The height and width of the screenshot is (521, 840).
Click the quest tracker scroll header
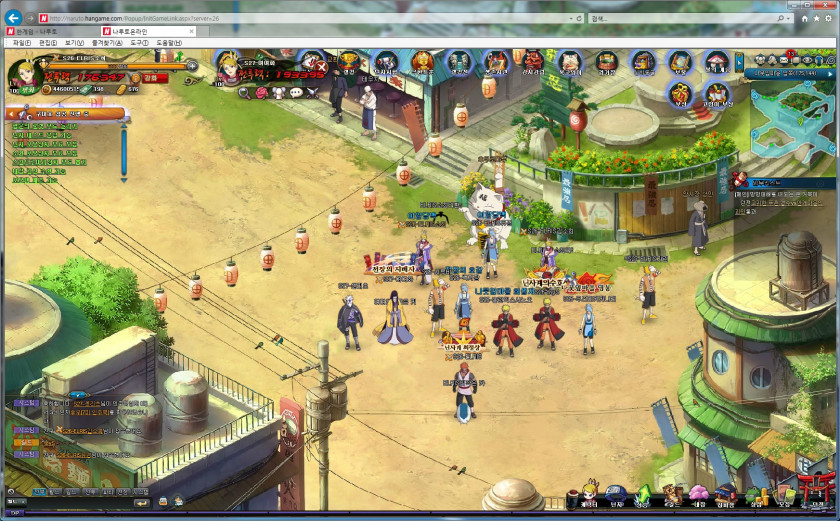point(65,114)
